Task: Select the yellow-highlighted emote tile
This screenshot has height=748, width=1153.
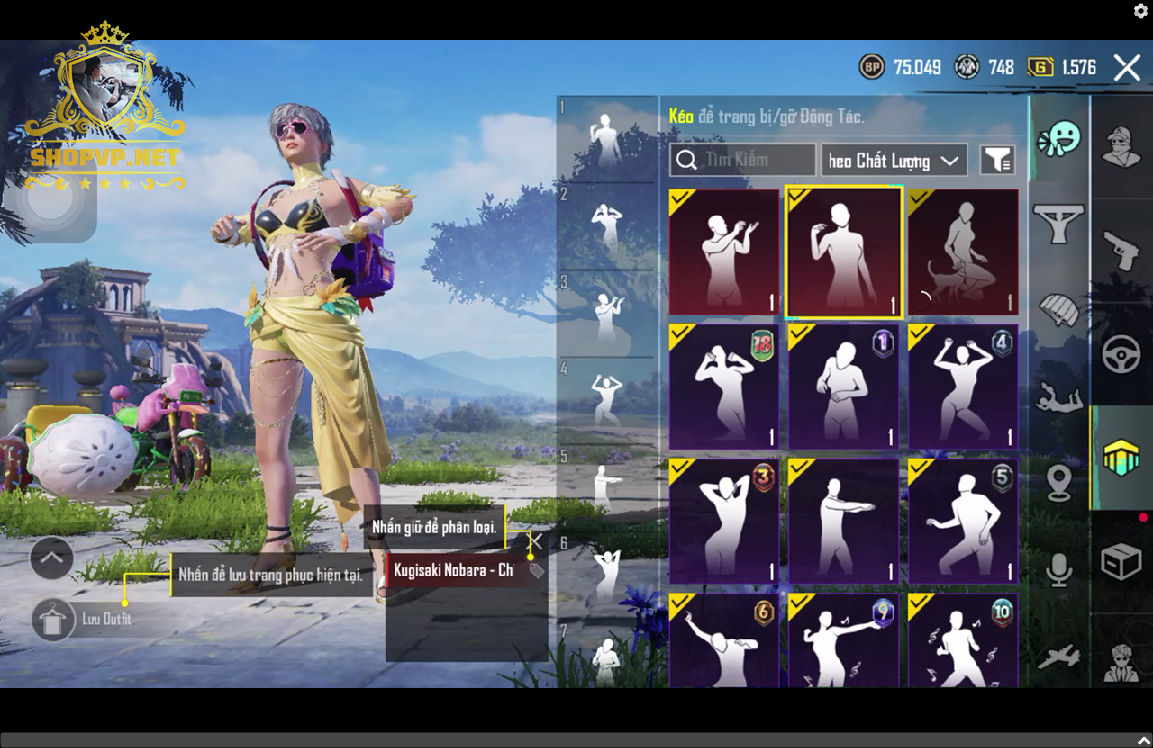Action: (844, 253)
